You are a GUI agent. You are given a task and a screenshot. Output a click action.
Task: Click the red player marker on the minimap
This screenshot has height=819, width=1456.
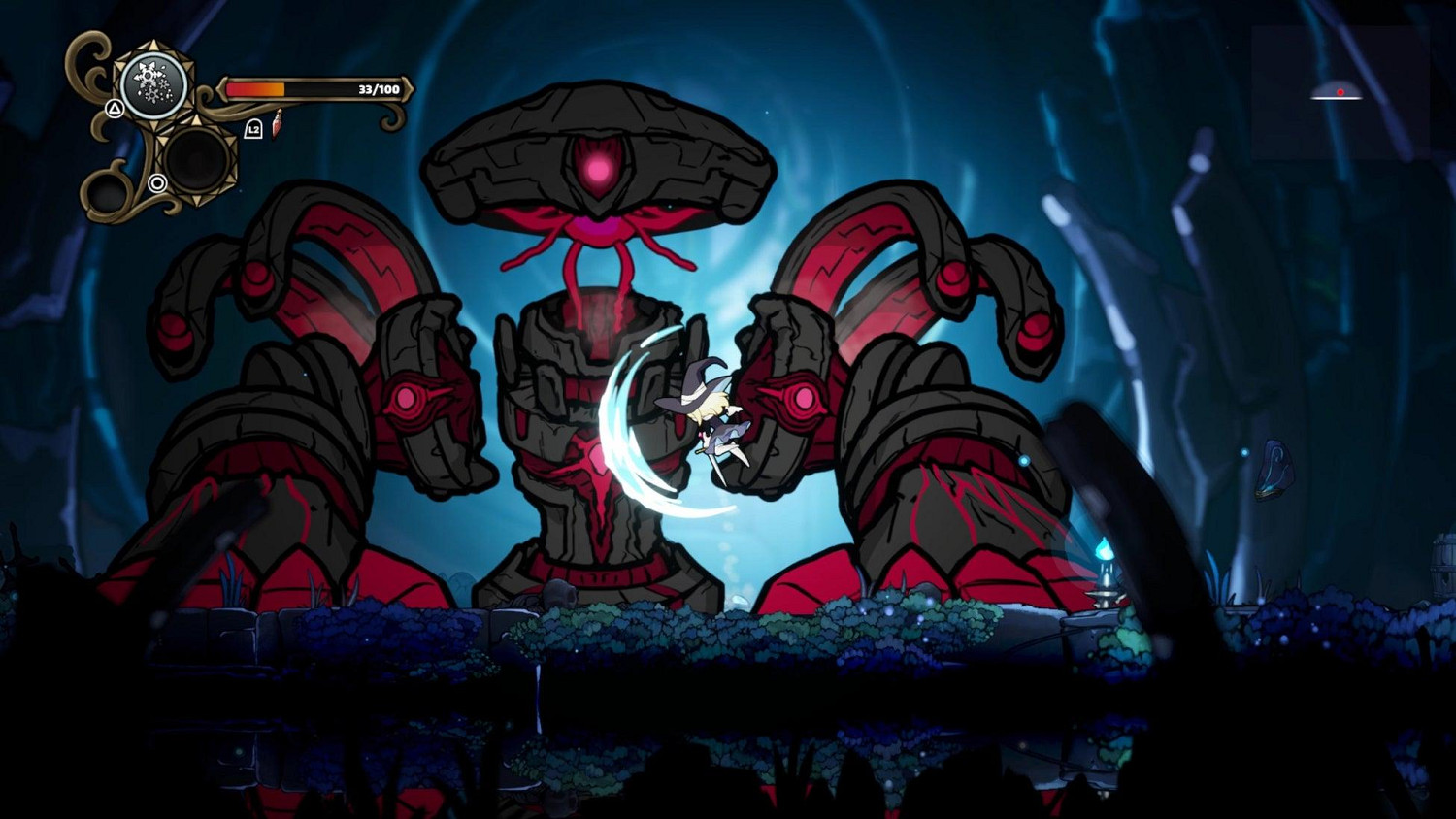(x=1340, y=92)
